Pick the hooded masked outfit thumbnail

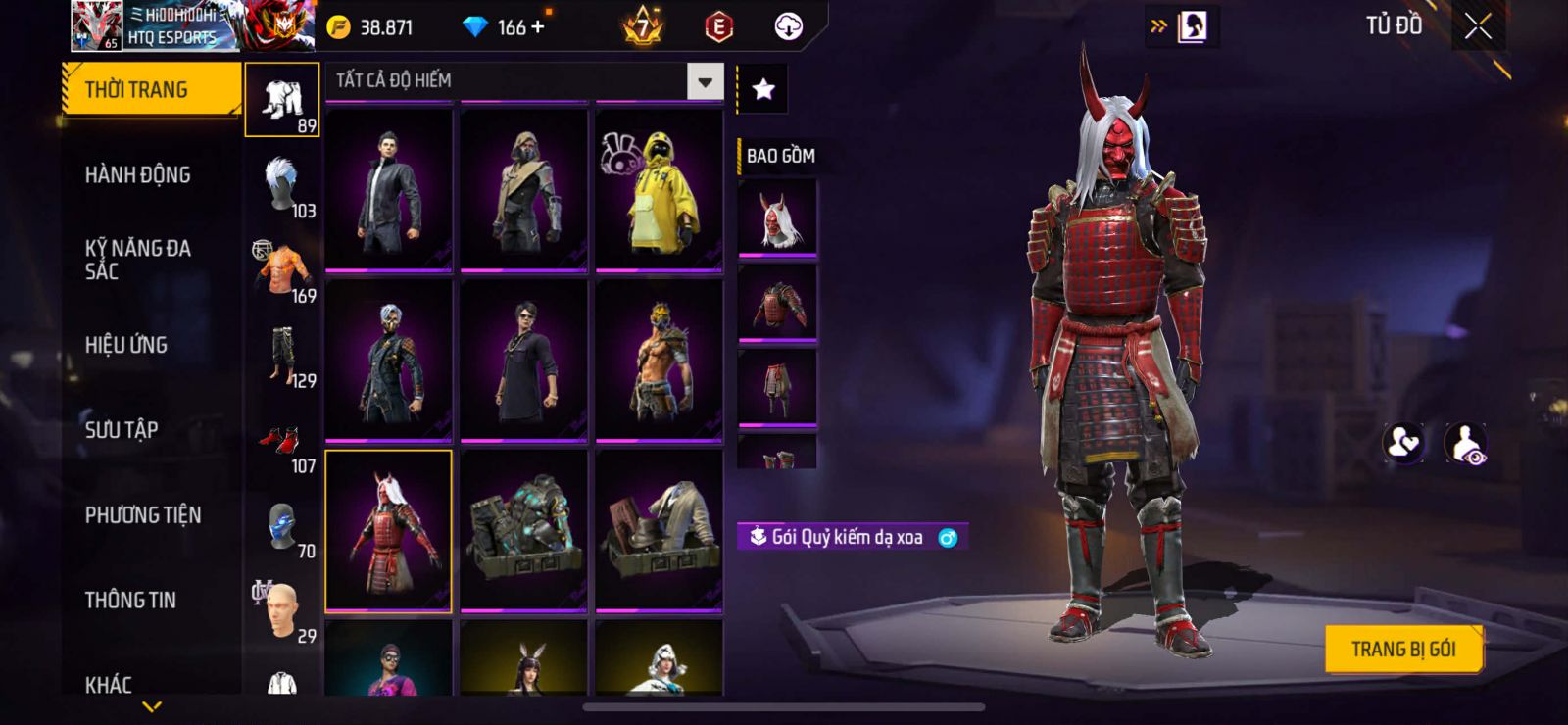pos(524,189)
